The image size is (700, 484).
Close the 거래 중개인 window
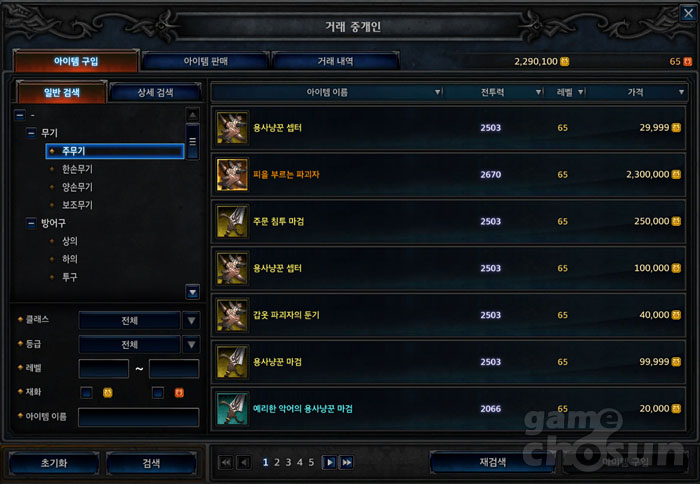687,13
